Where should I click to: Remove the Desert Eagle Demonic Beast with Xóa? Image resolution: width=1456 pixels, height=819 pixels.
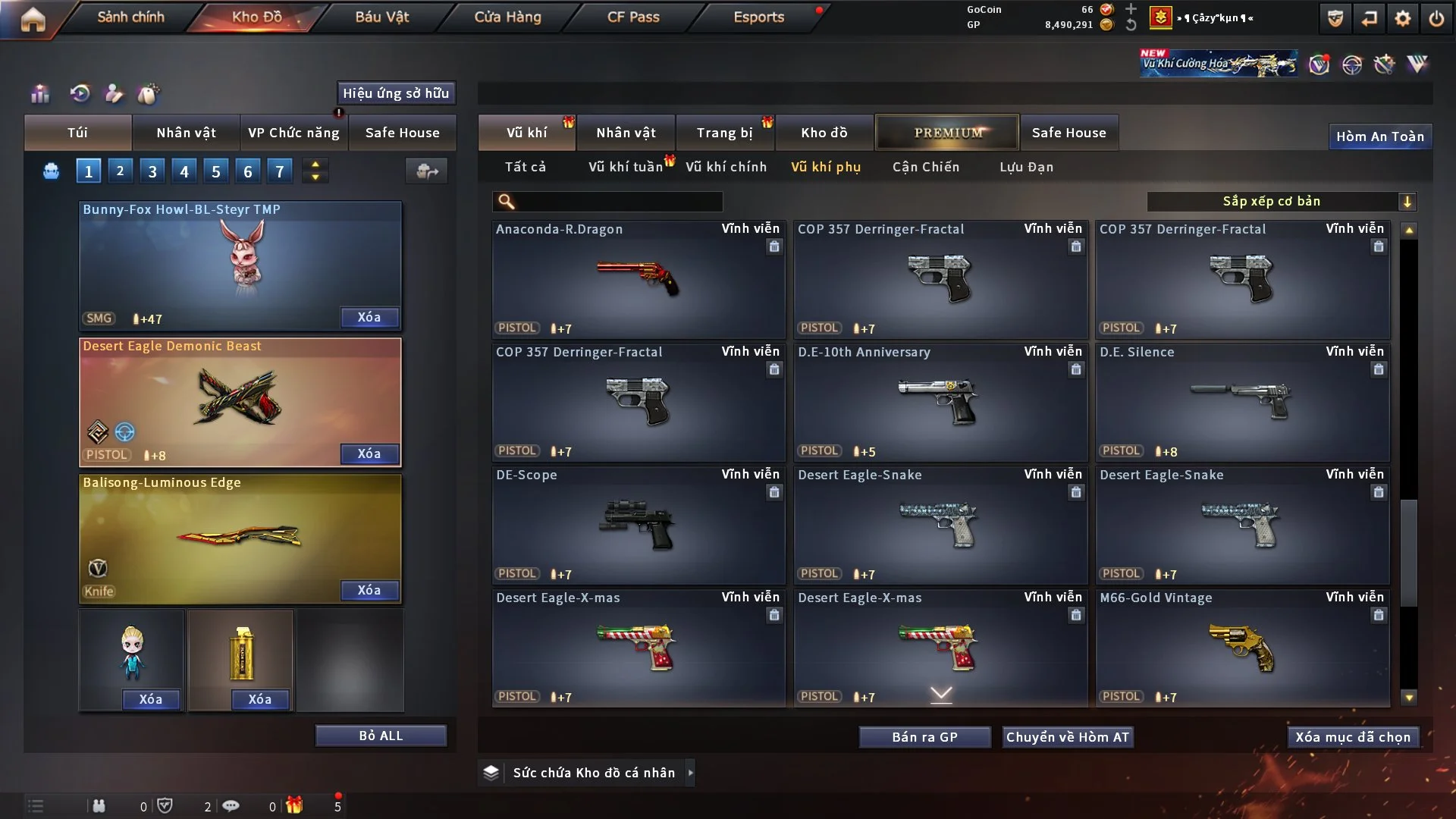(x=369, y=453)
